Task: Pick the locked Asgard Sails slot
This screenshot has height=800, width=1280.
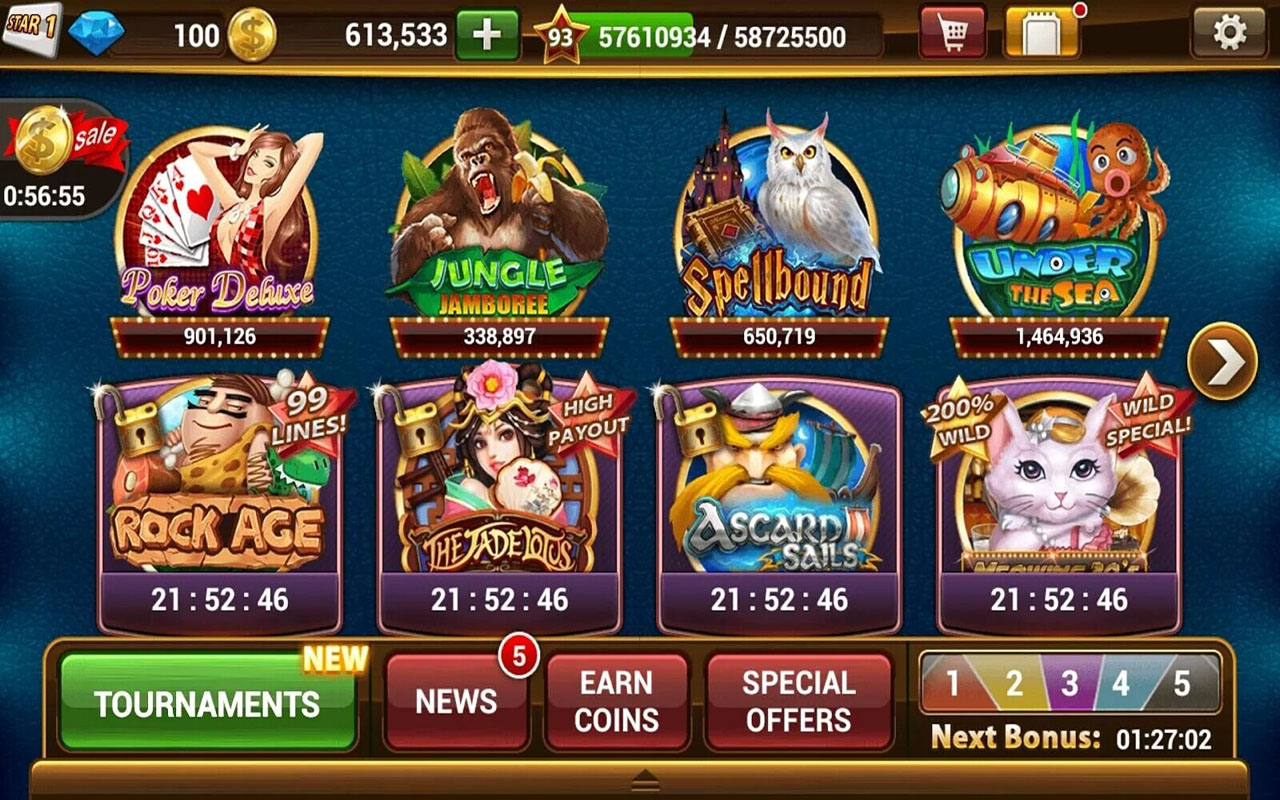Action: coord(778,490)
